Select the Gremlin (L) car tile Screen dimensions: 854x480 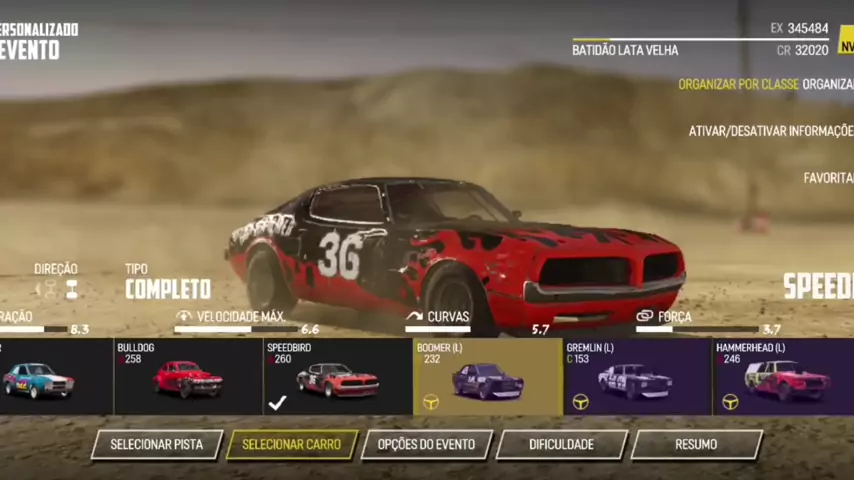click(x=637, y=377)
